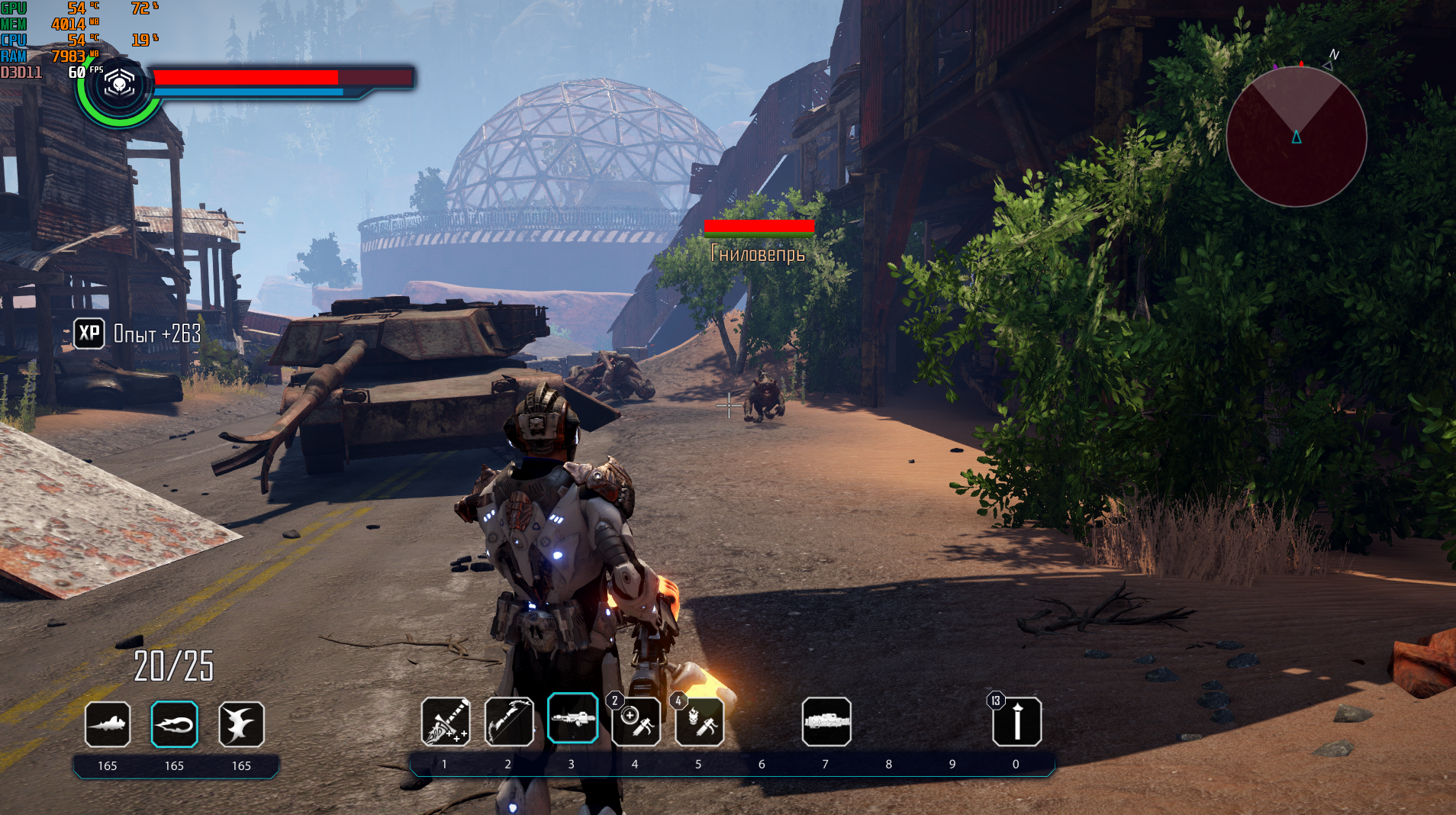Select the sword in hotbar slot 1
The width and height of the screenshot is (1456, 815).
click(x=446, y=721)
